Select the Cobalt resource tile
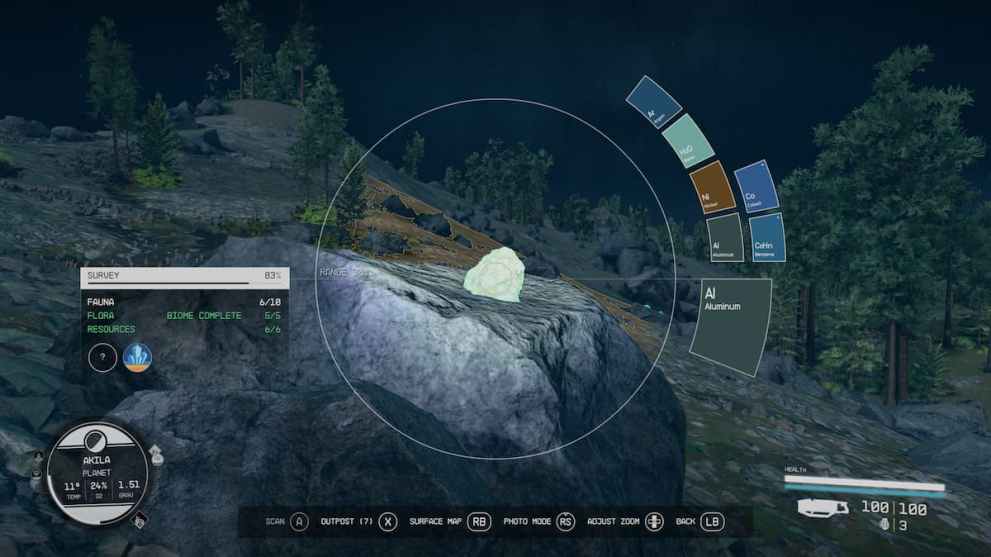 pos(756,187)
